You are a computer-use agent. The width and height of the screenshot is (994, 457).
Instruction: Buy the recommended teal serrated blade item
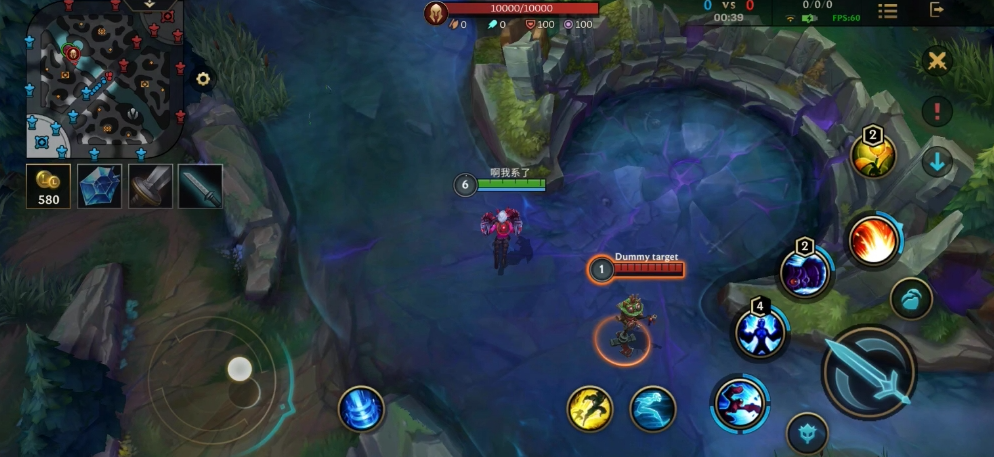200,186
